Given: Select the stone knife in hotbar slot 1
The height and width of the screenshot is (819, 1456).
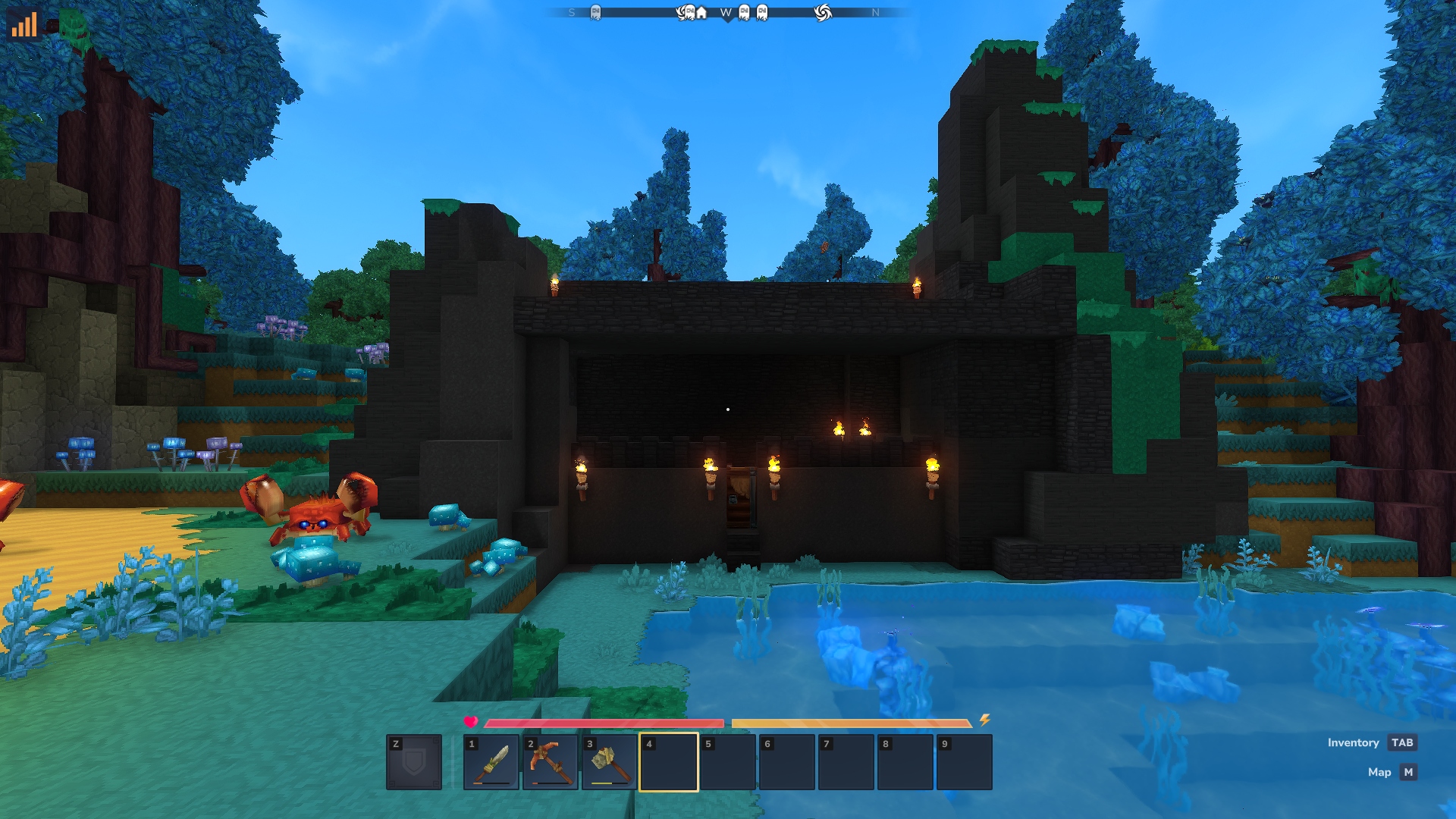Looking at the screenshot, I should (x=491, y=762).
